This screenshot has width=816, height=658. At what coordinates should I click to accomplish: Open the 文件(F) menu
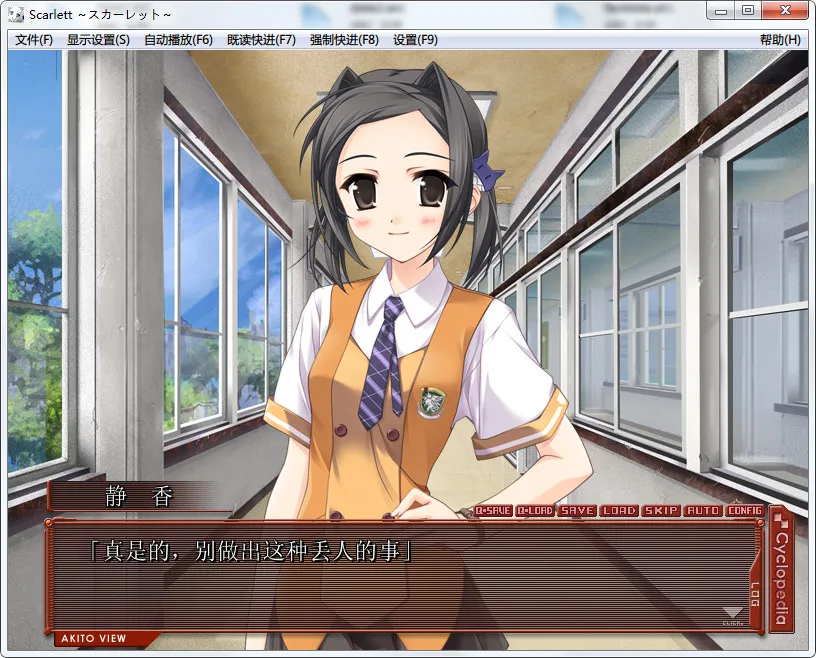[x=34, y=40]
